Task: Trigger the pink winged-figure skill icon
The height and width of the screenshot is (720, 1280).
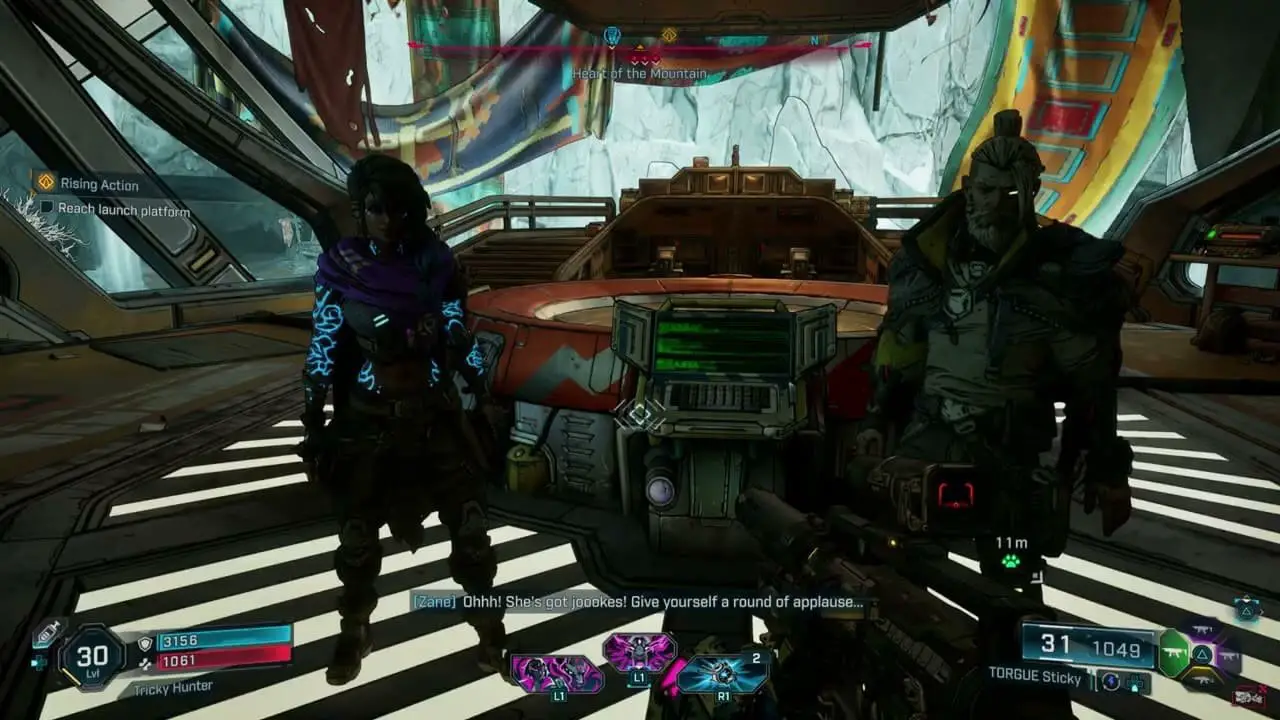Action: point(638,652)
